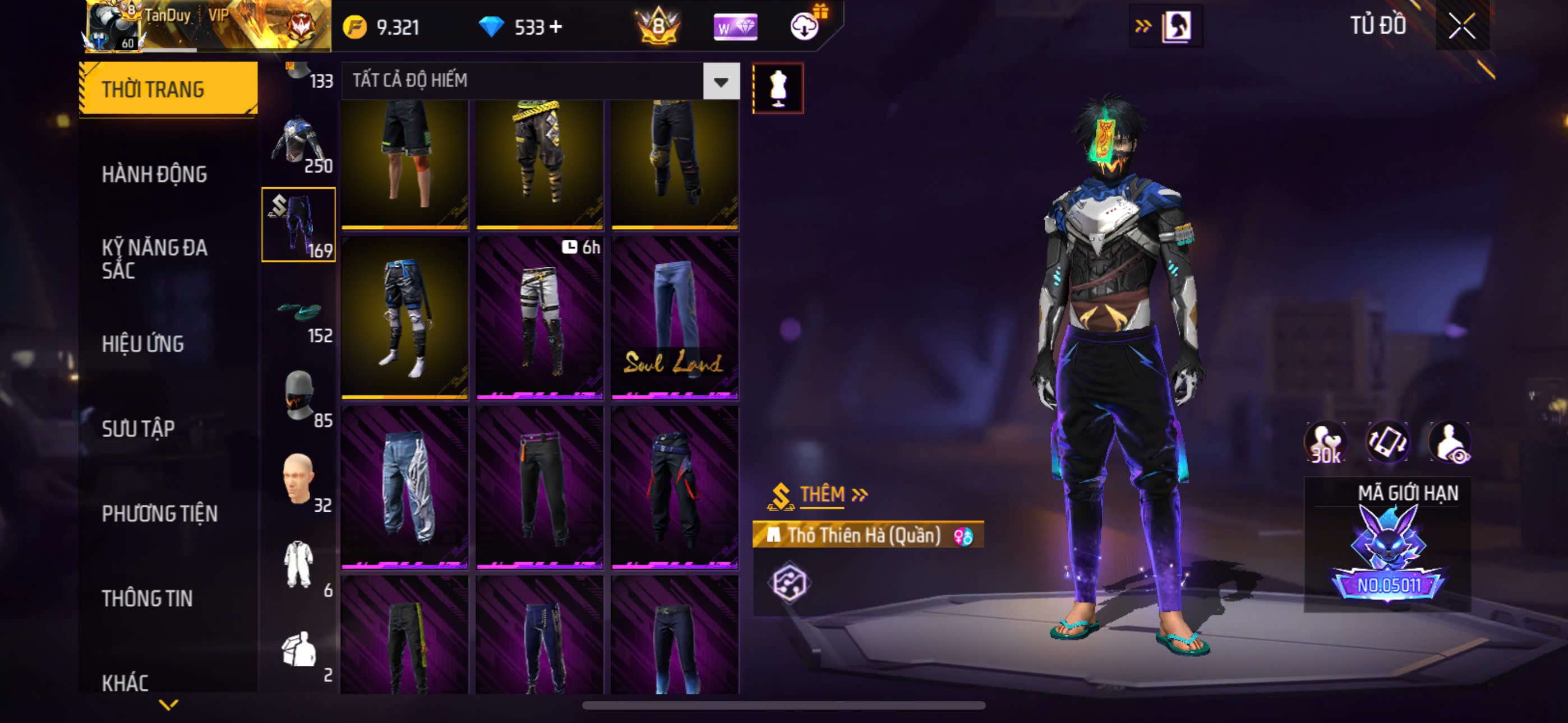Click the mannequin outfit preview button

point(778,88)
